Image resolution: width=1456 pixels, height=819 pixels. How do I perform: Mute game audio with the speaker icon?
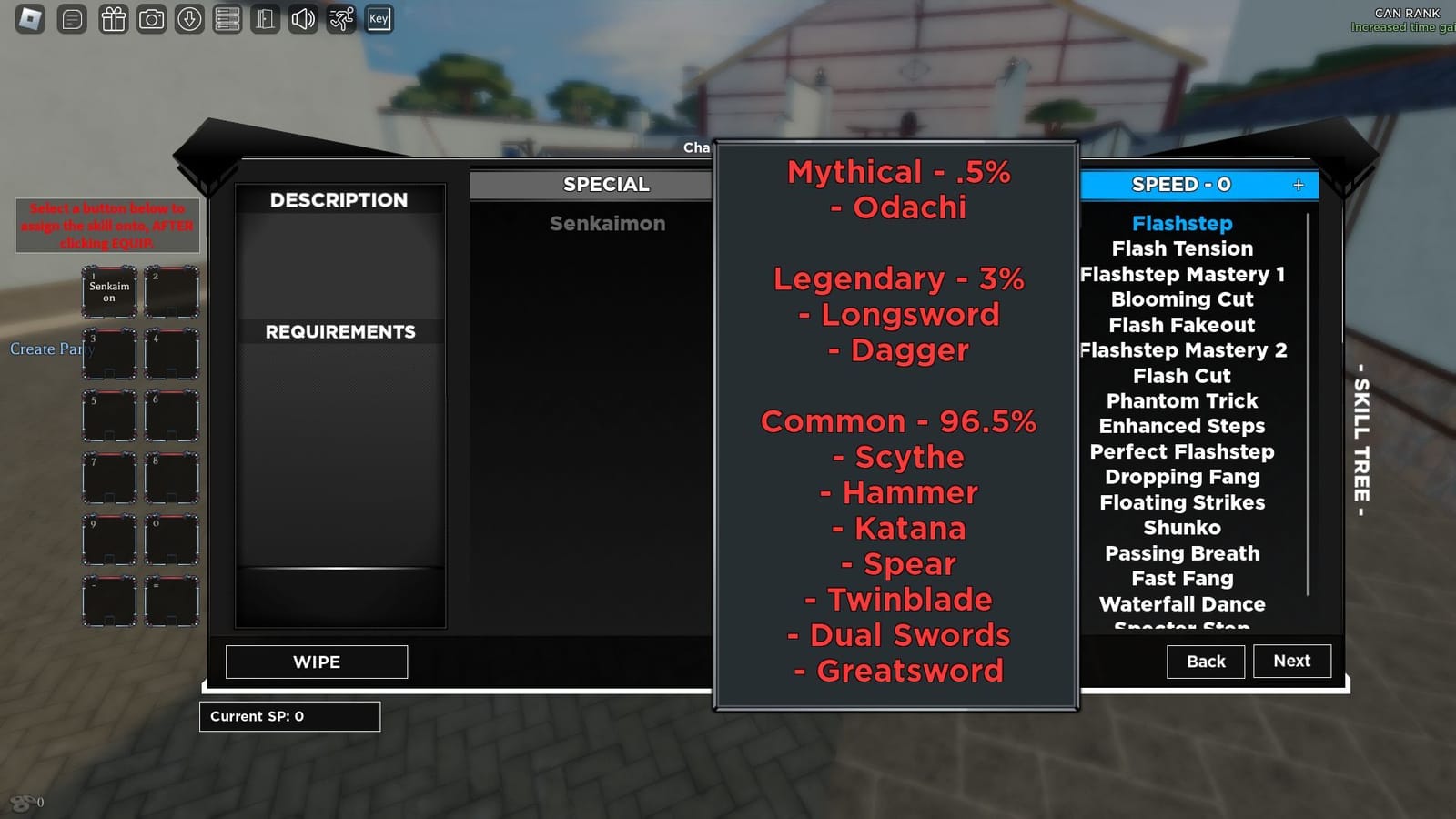click(303, 18)
